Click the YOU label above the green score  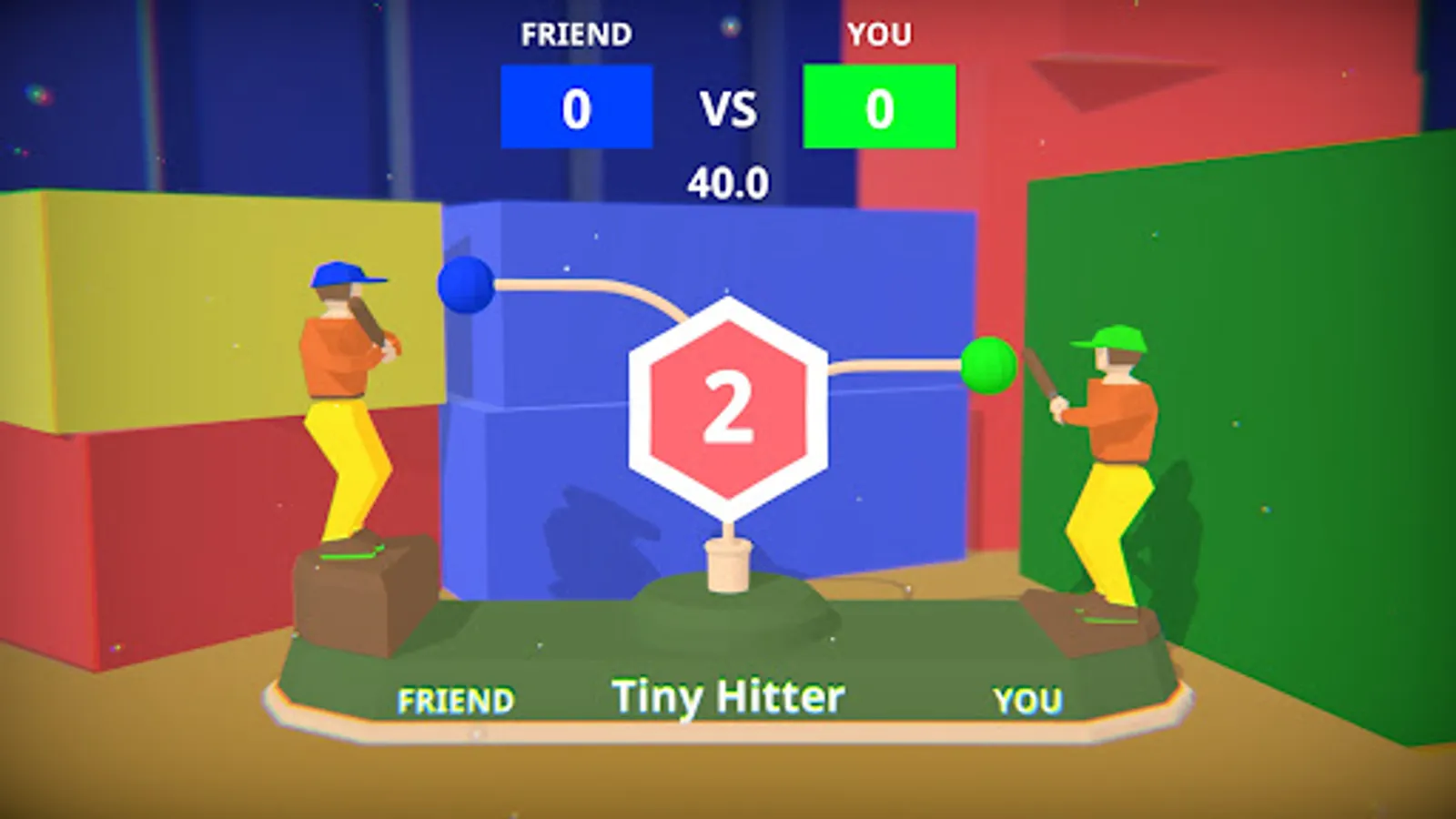point(876,35)
